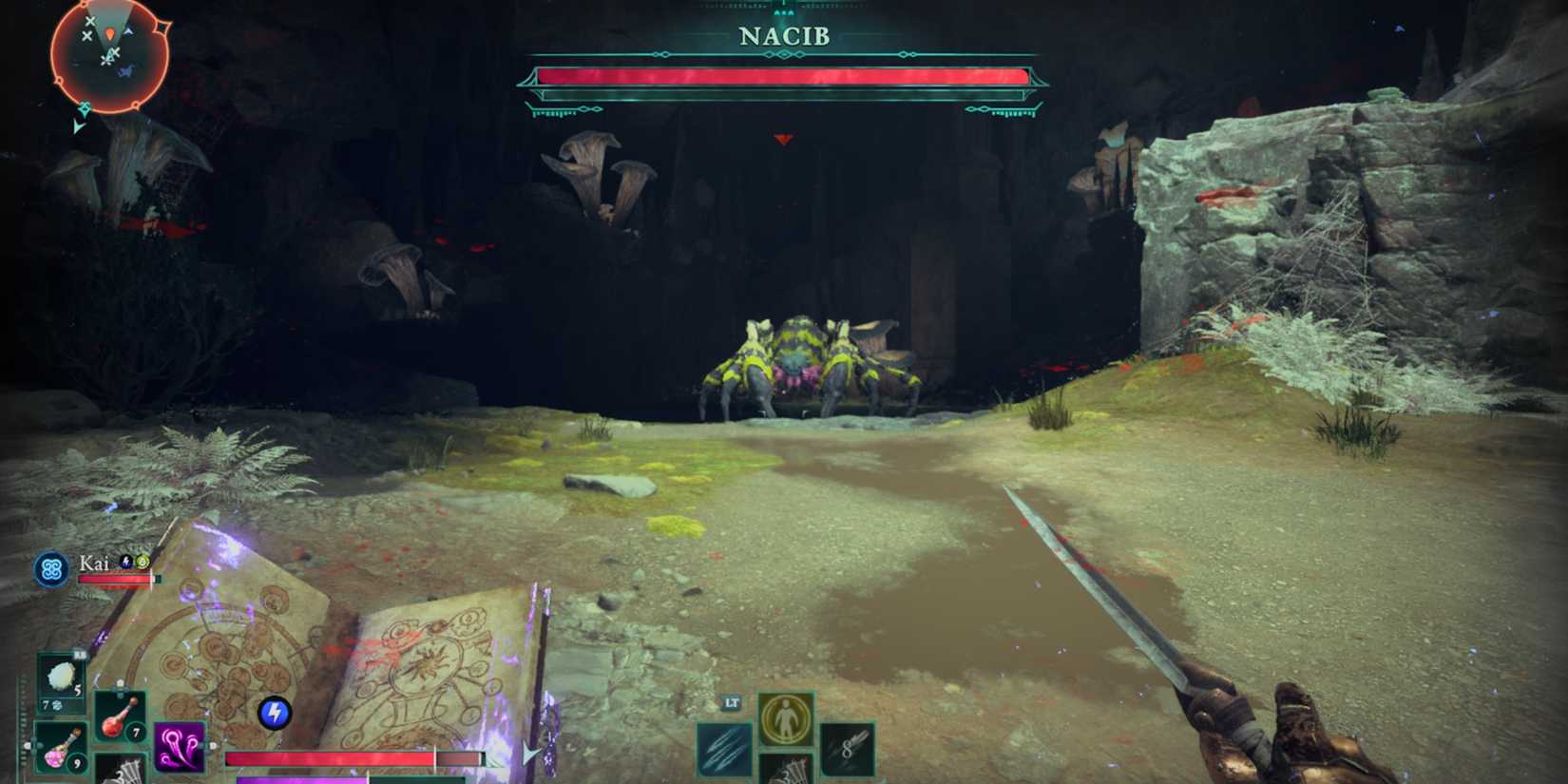
Task: Click the blue lightning buff icon on the spellbook
Action: pos(273,710)
